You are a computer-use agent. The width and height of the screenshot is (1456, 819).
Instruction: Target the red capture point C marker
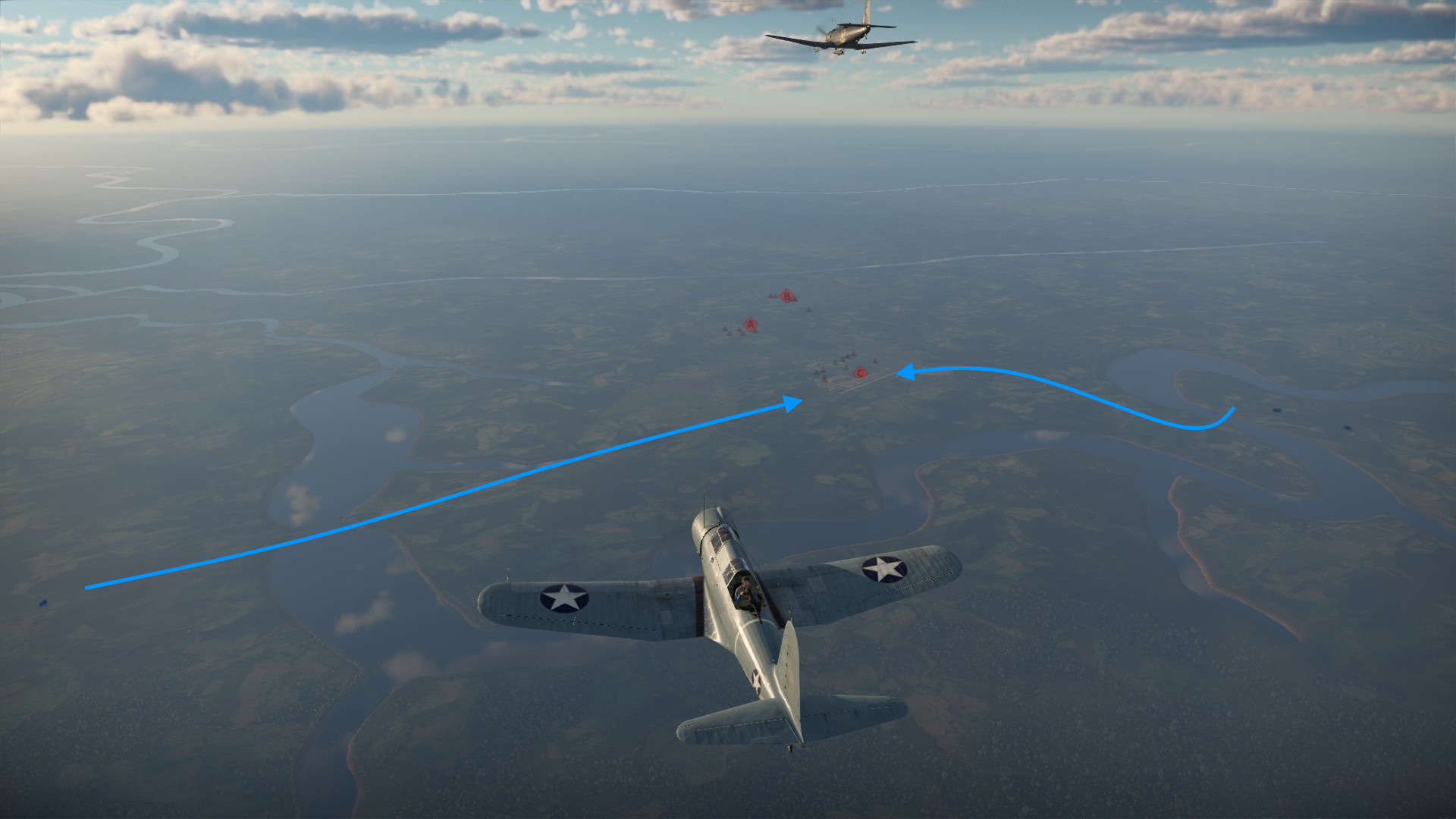click(860, 372)
